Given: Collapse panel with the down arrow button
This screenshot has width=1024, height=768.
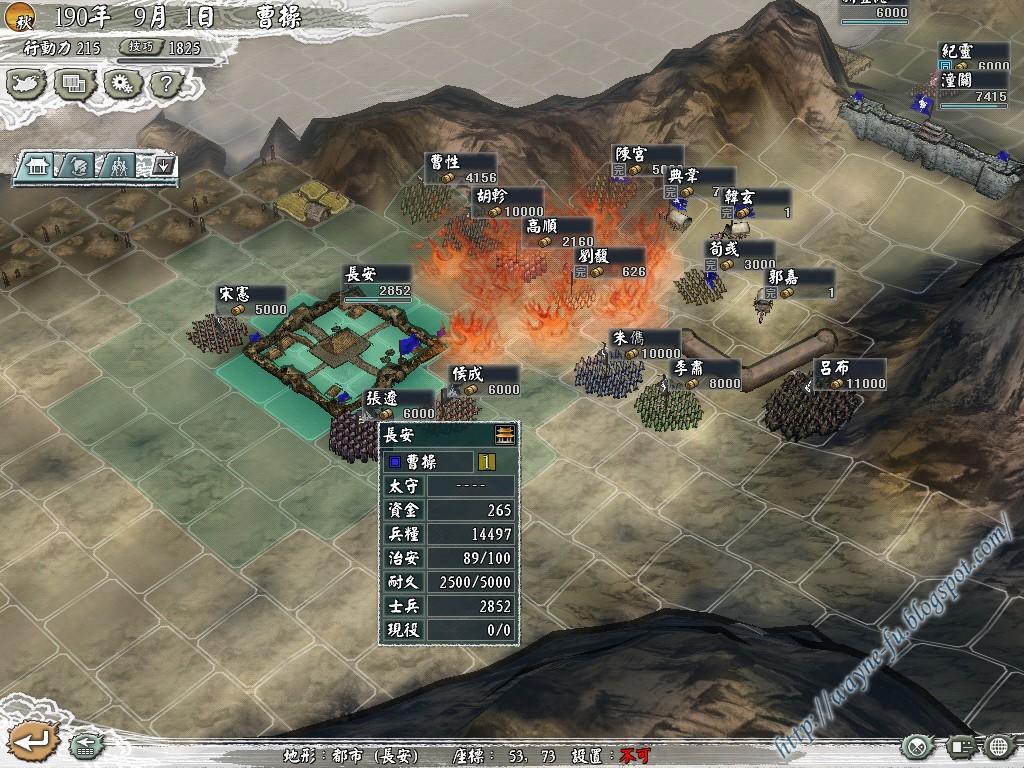Looking at the screenshot, I should click(x=163, y=166).
